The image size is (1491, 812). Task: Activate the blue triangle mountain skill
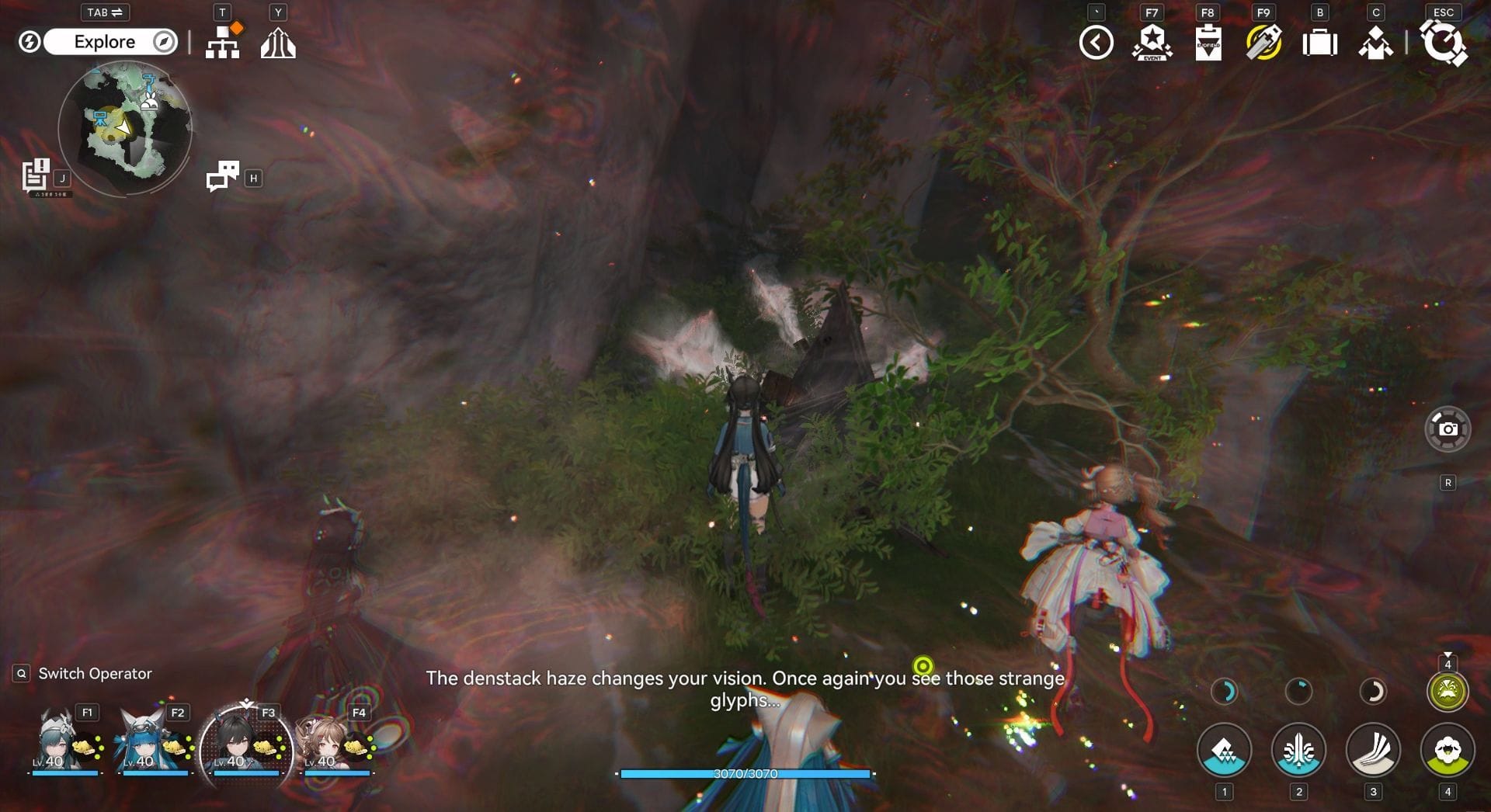click(1224, 750)
